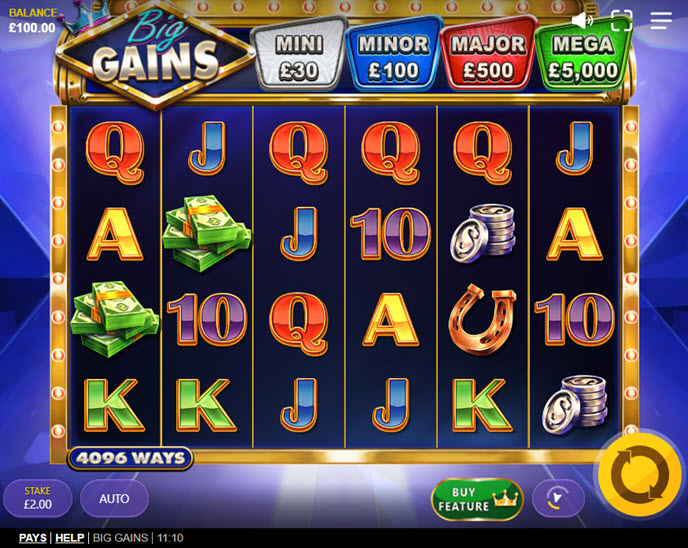This screenshot has width=688, height=548.
Task: Open the Buy Feature option
Action: 477,499
